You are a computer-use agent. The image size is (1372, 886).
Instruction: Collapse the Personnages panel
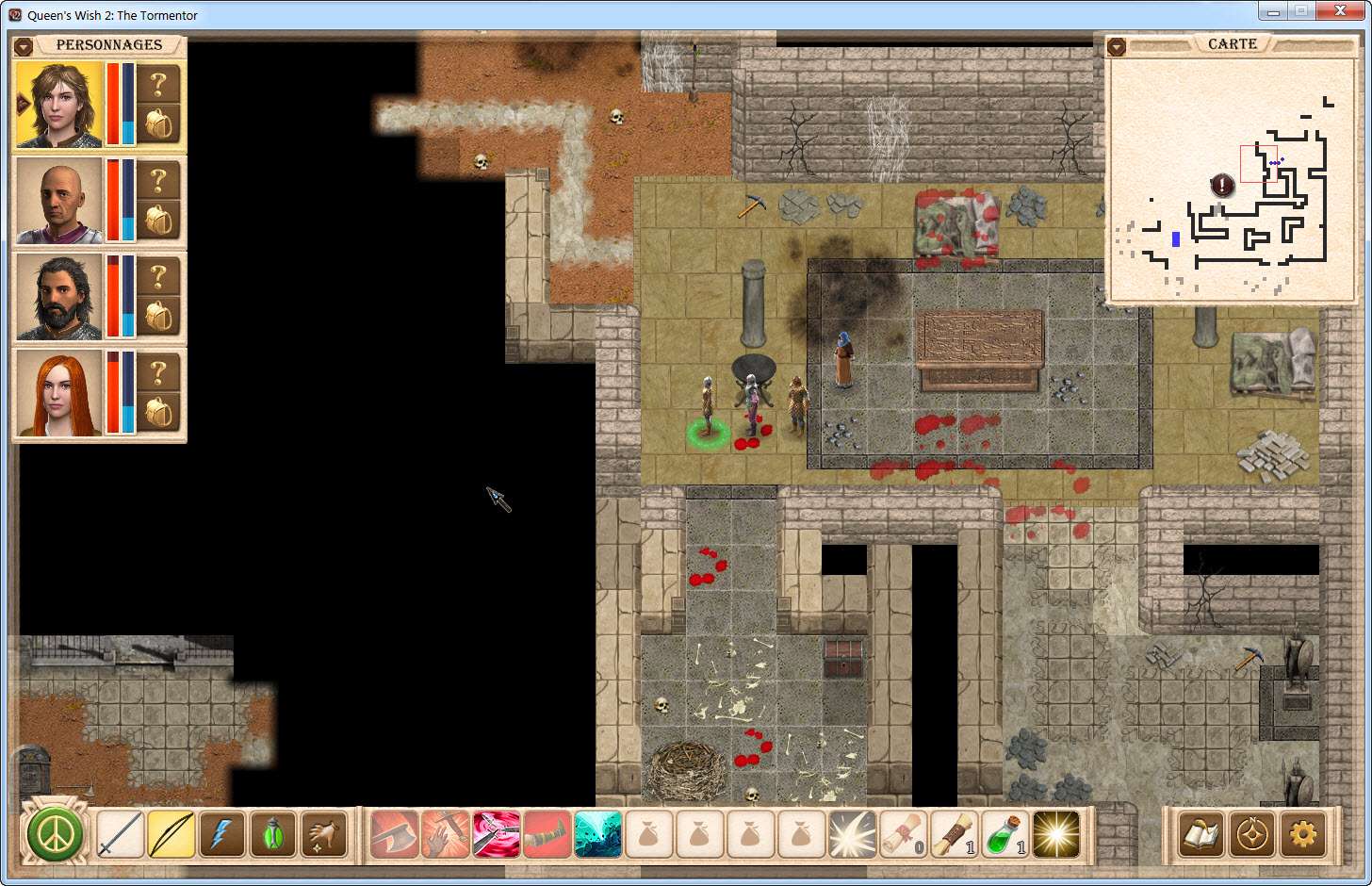coord(24,46)
